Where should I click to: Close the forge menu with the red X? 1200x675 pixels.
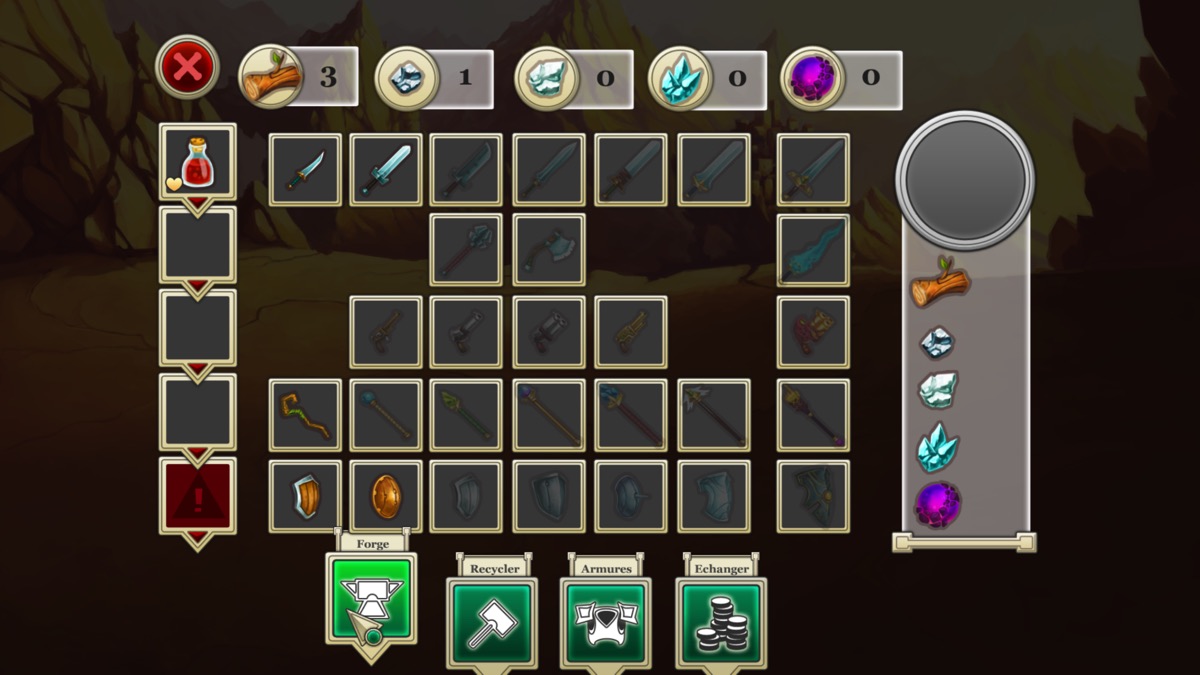[x=187, y=68]
